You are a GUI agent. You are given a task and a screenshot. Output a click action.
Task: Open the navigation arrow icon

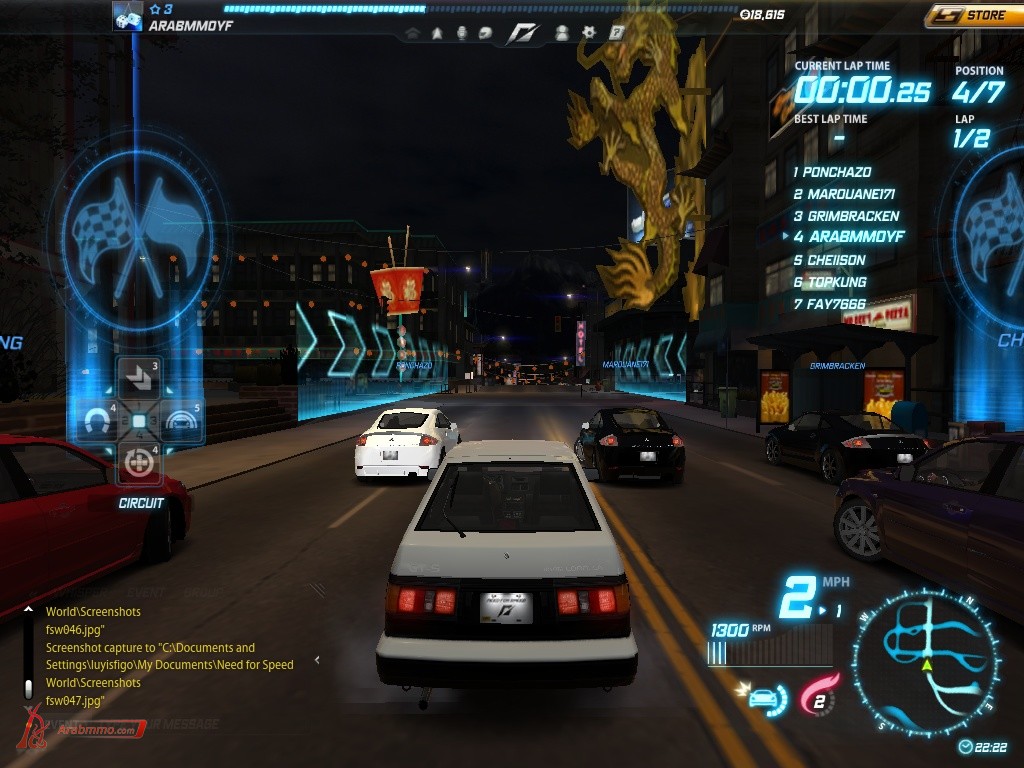[x=437, y=33]
